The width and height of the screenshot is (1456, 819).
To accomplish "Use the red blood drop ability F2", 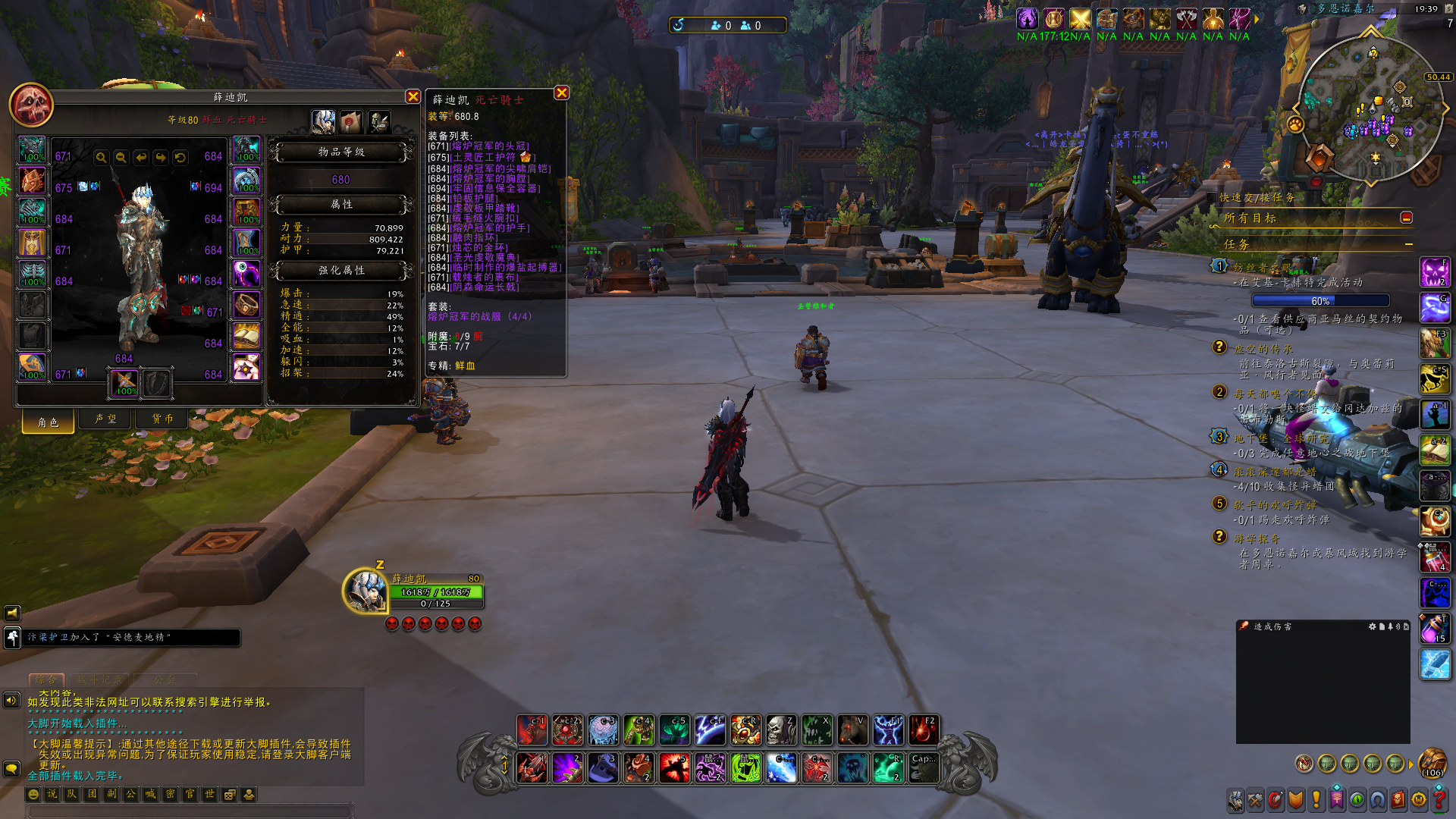I will [x=923, y=730].
